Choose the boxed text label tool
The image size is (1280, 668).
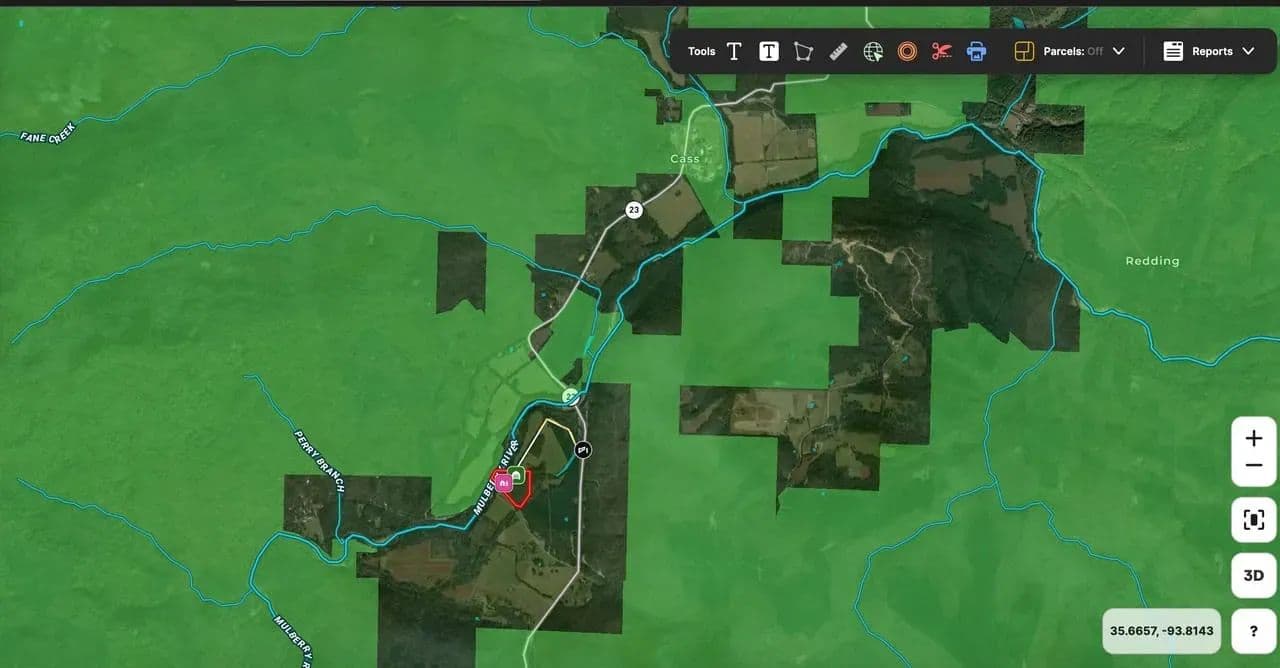click(x=768, y=52)
